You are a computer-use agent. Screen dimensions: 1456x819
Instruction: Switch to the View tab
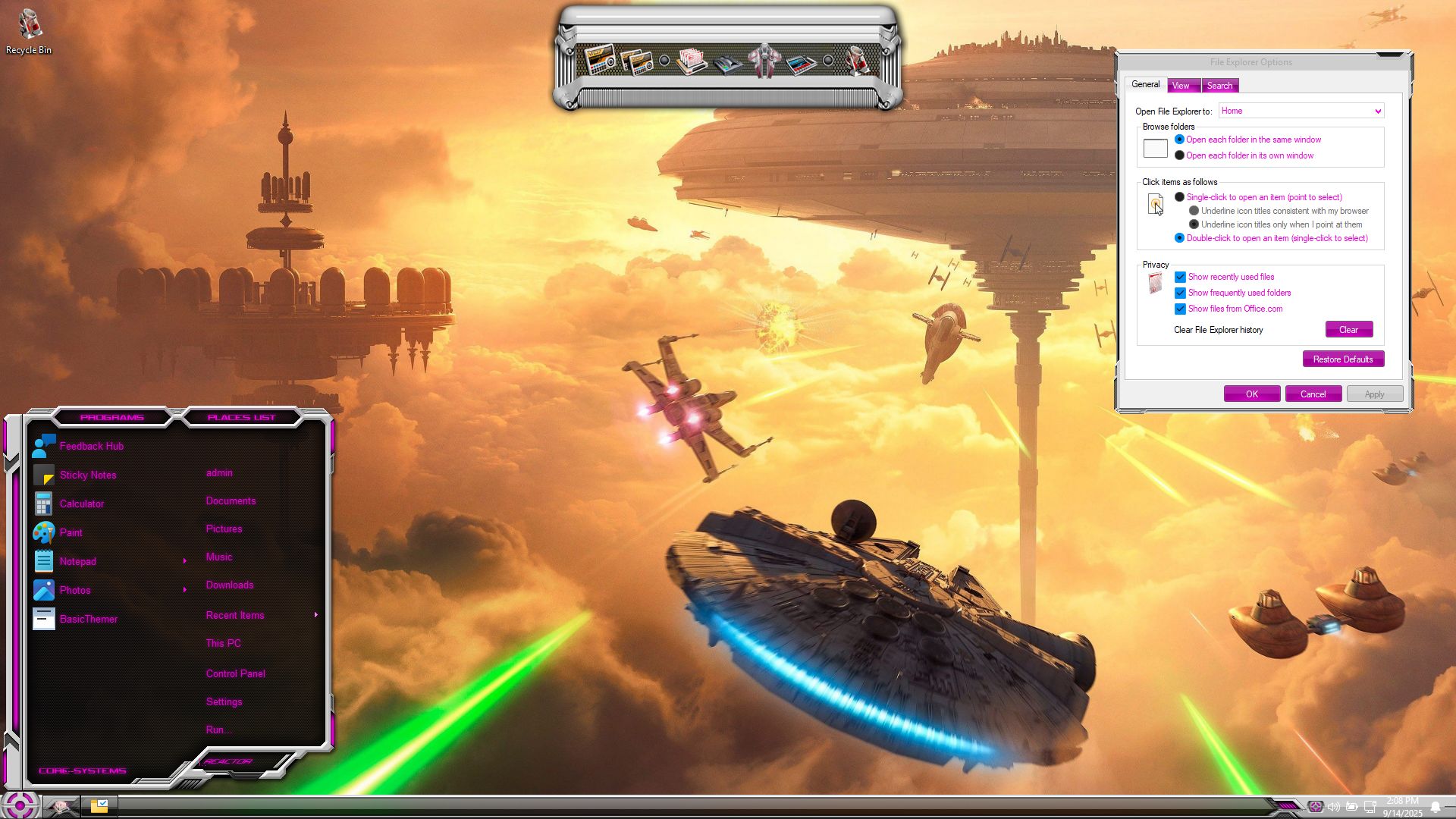pos(1181,86)
